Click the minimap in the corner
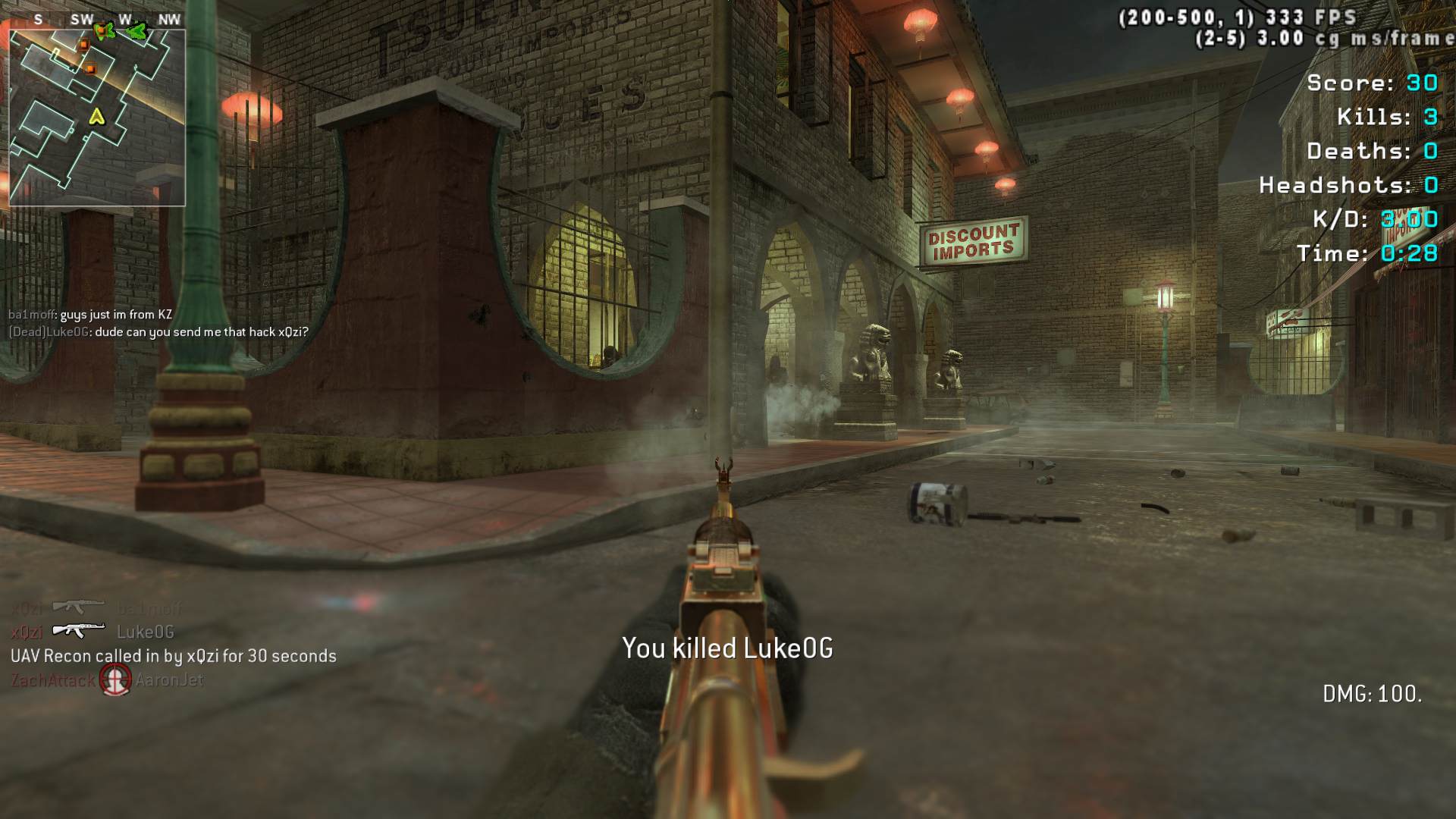The width and height of the screenshot is (1456, 819). tap(97, 117)
